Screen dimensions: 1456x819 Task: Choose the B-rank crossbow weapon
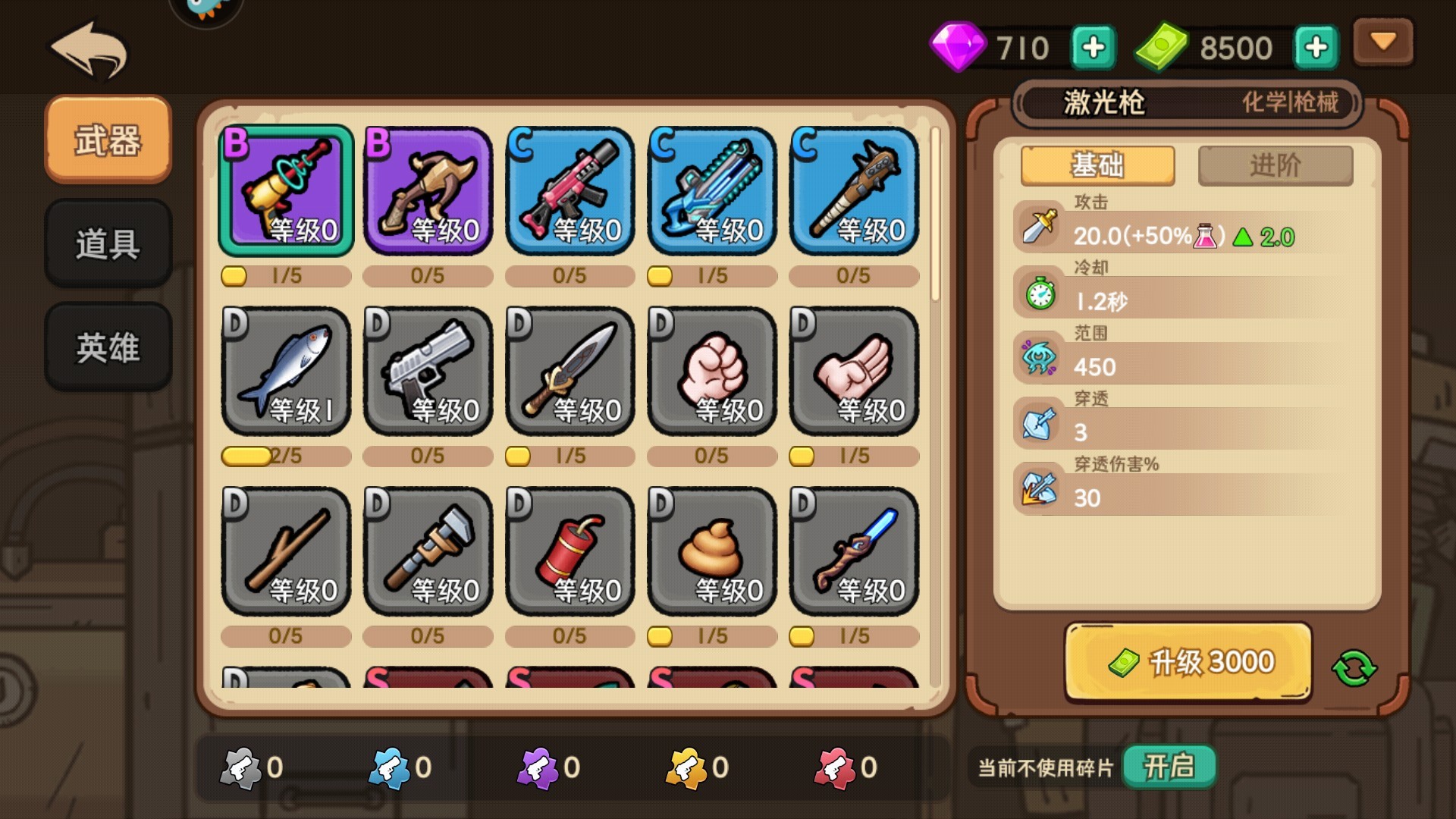pos(428,190)
